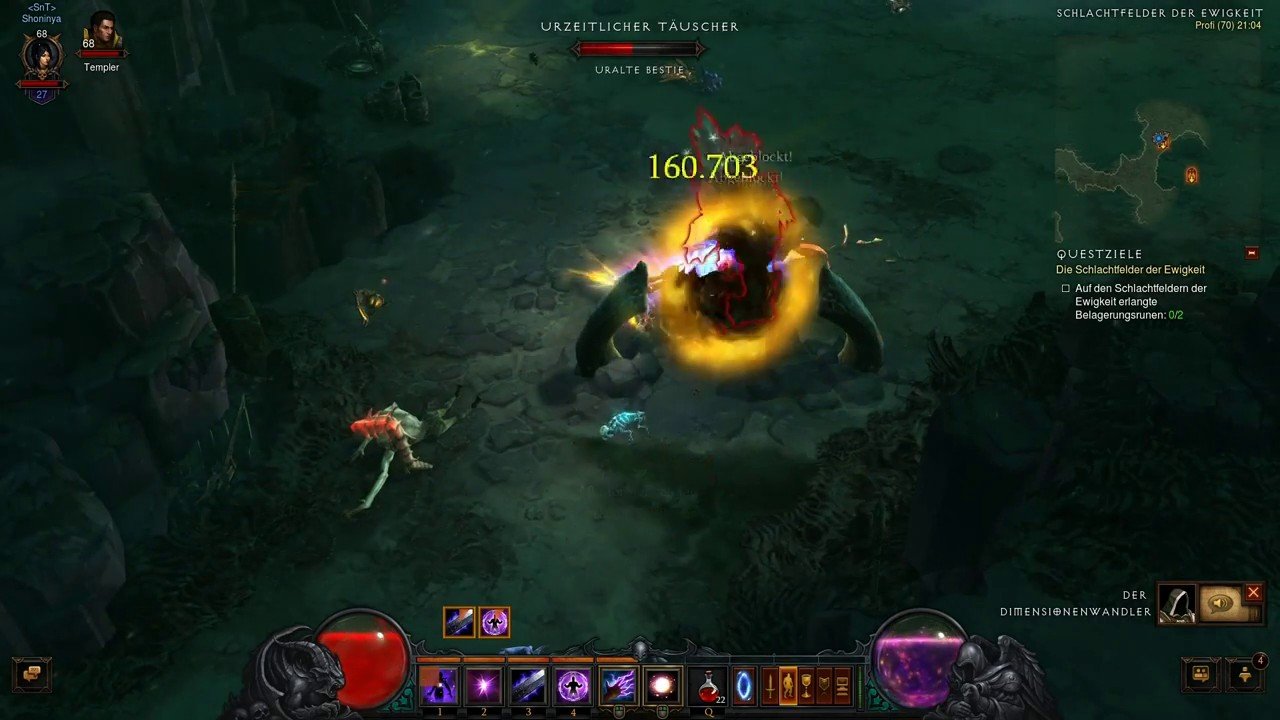The height and width of the screenshot is (720, 1280).
Task: Open the notifications button with badge 4
Action: coord(1245,674)
